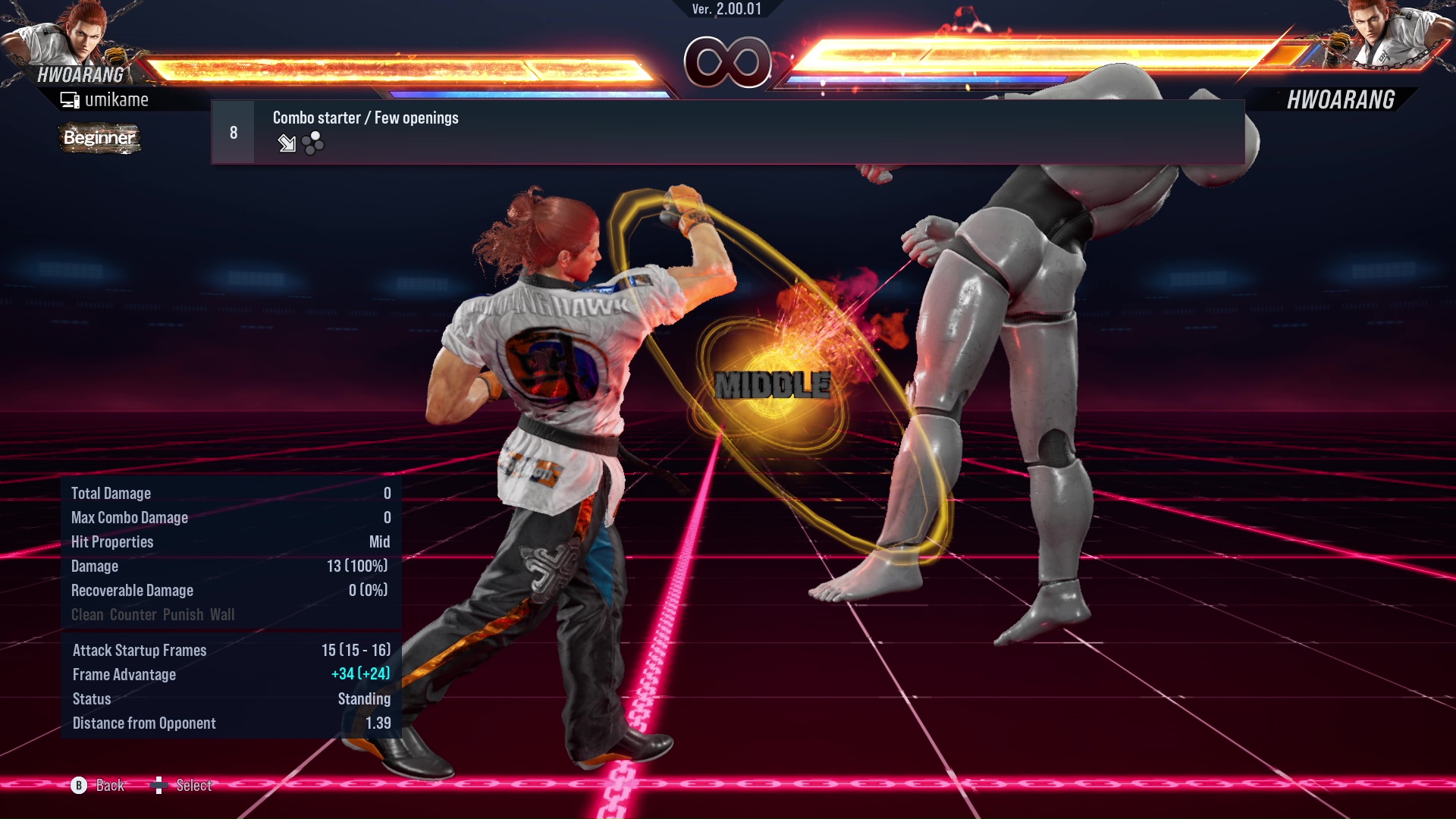This screenshot has width=1456, height=819.
Task: Click the umikame profile name tab
Action: pos(118,99)
